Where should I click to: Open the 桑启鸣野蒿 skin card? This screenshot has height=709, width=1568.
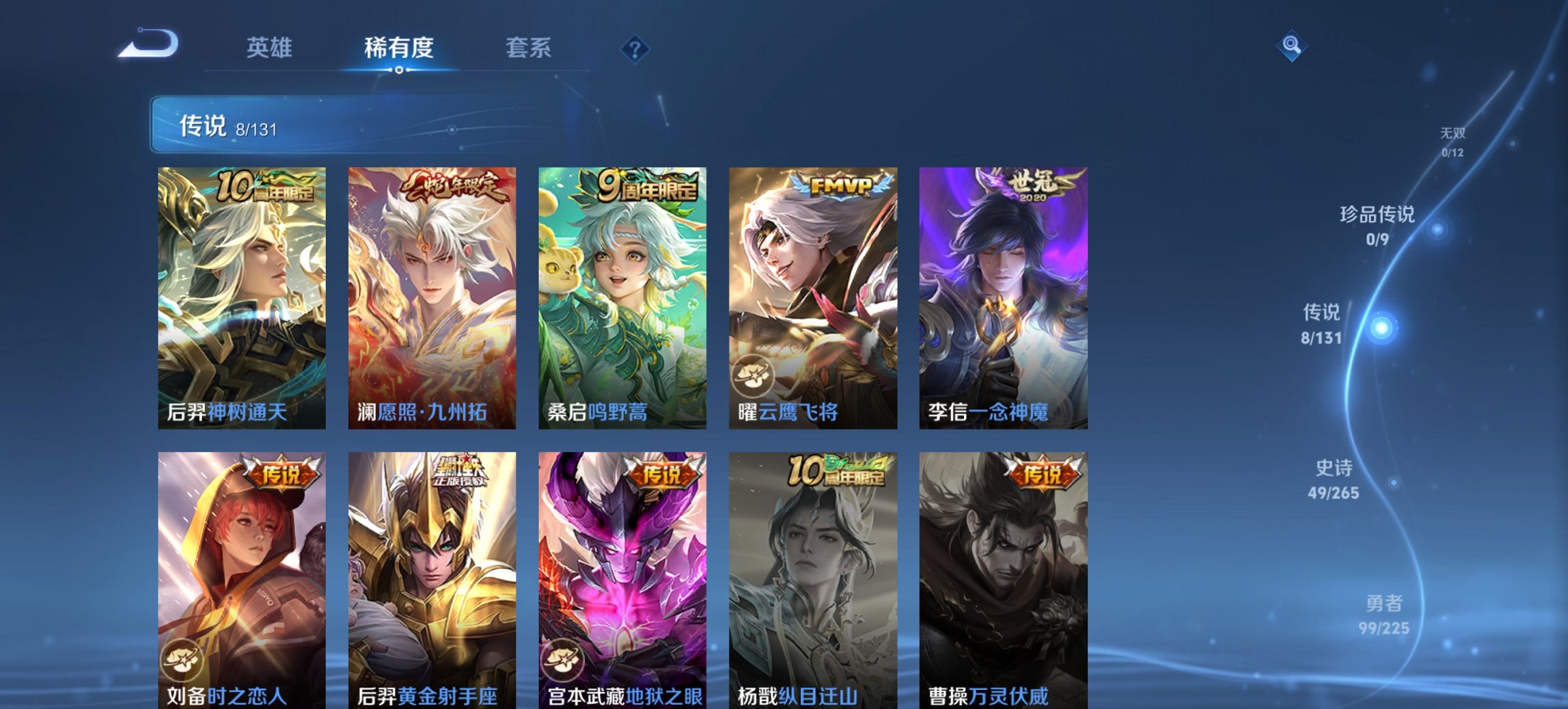click(x=622, y=294)
